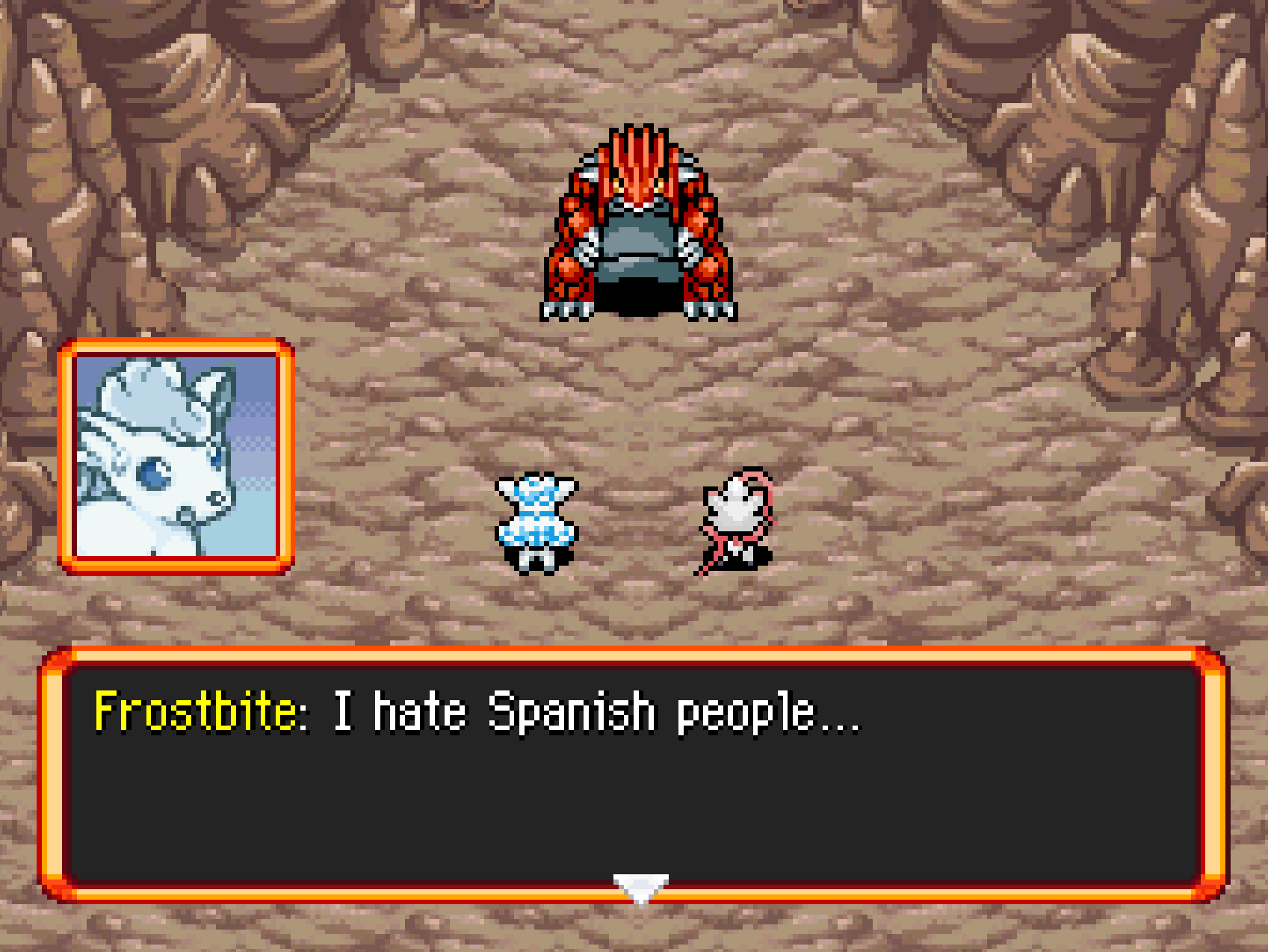Viewport: 1268px width, 952px height.
Task: Click Groudon's red head crest
Action: coord(639,149)
